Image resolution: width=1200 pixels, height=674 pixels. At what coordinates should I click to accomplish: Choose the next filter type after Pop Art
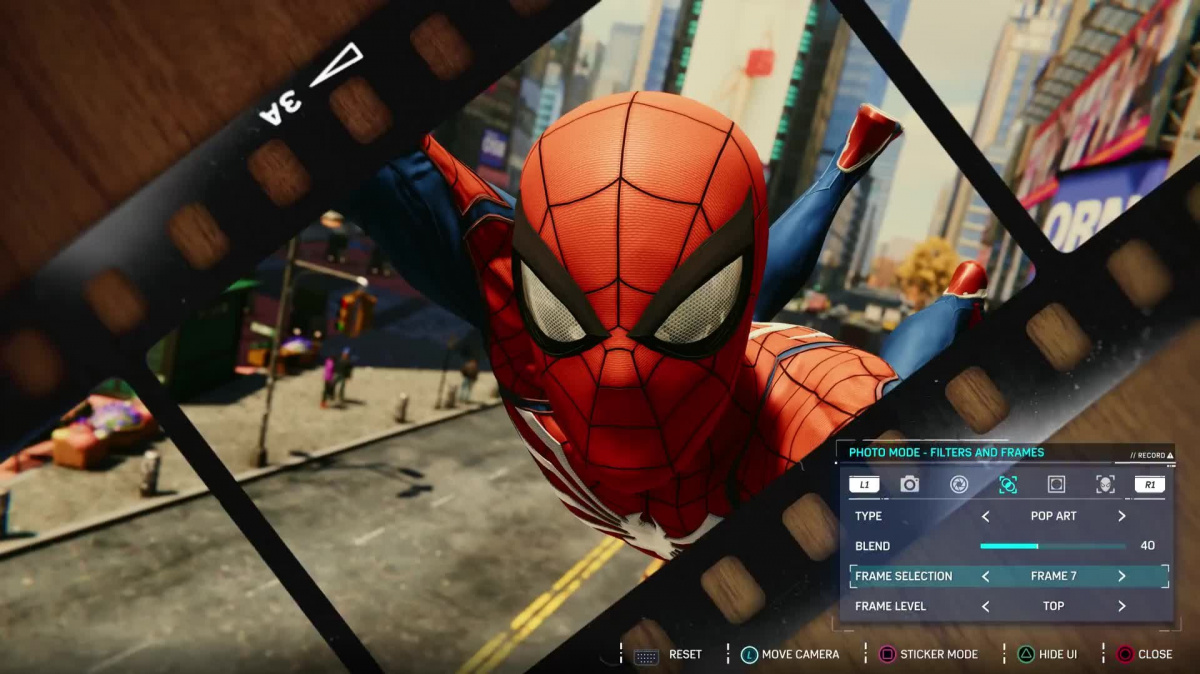tap(1121, 516)
